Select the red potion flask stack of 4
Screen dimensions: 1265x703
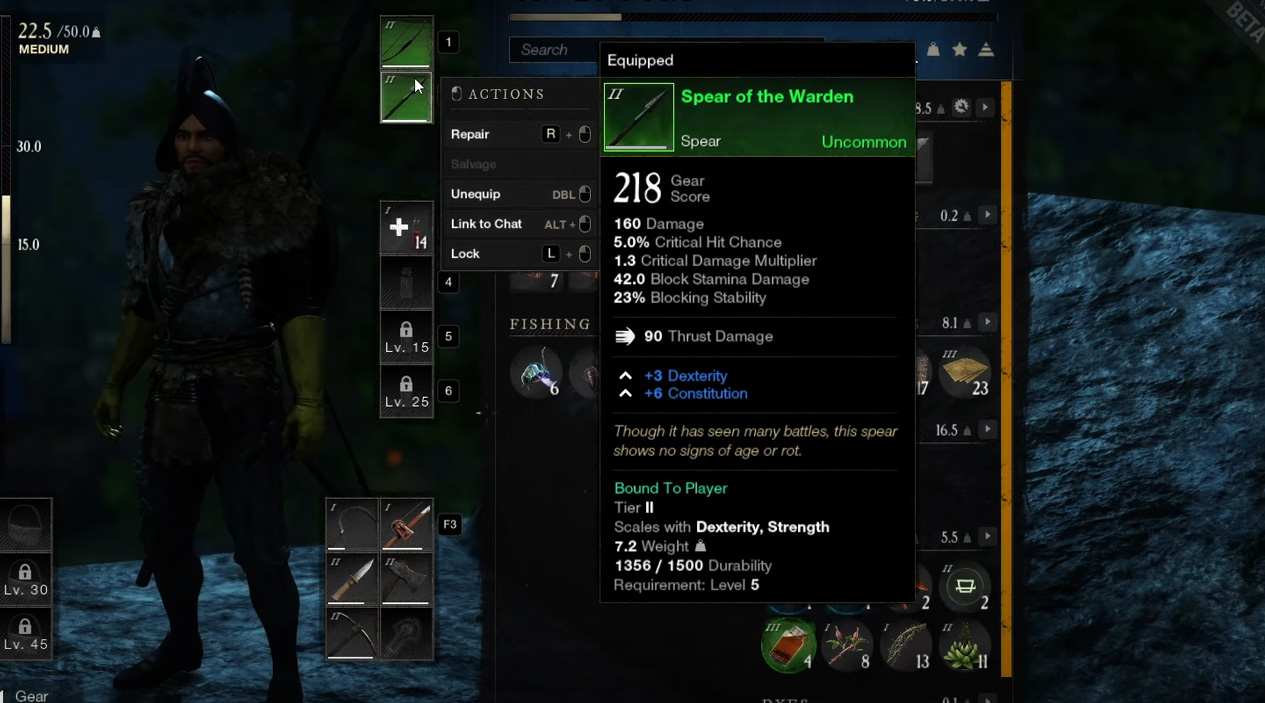click(x=788, y=645)
